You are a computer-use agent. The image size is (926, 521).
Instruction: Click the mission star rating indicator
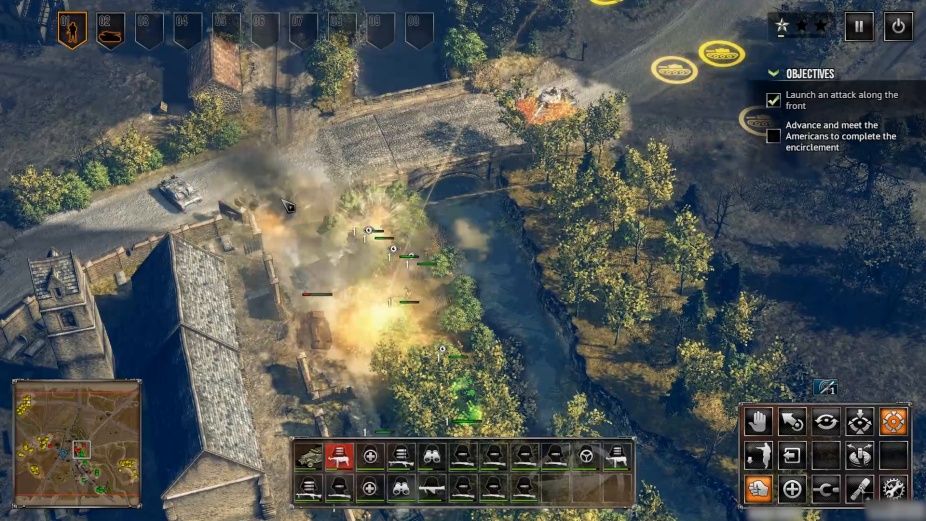point(800,25)
